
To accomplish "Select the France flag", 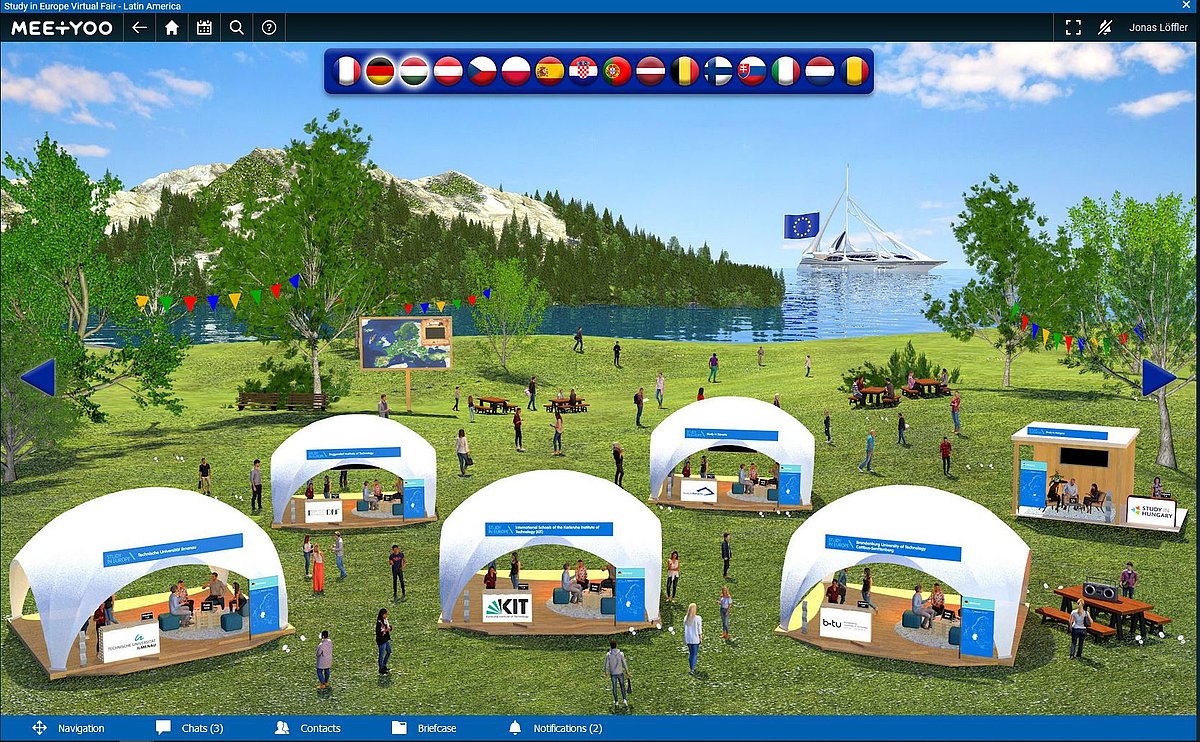I will point(346,71).
